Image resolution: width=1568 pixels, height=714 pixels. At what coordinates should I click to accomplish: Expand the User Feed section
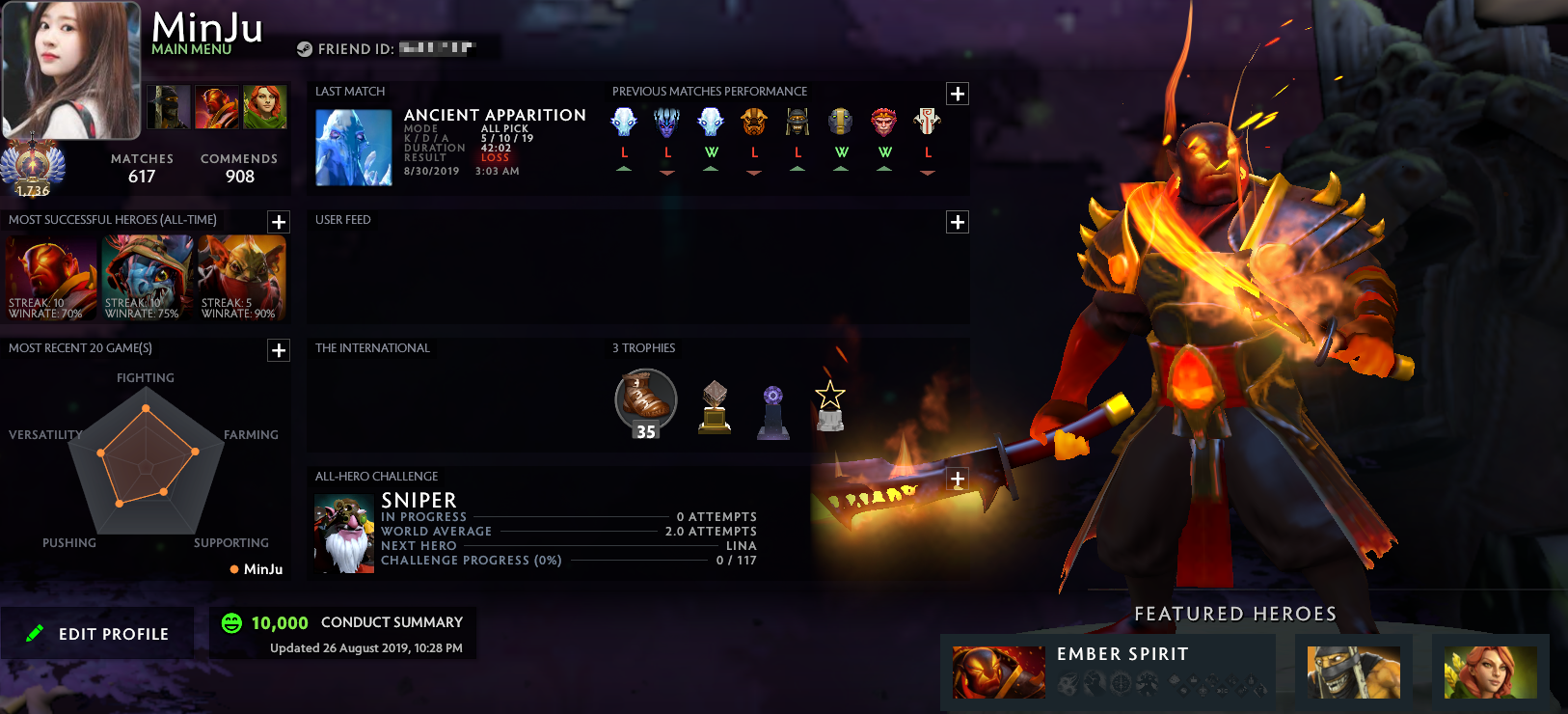pyautogui.click(x=957, y=222)
